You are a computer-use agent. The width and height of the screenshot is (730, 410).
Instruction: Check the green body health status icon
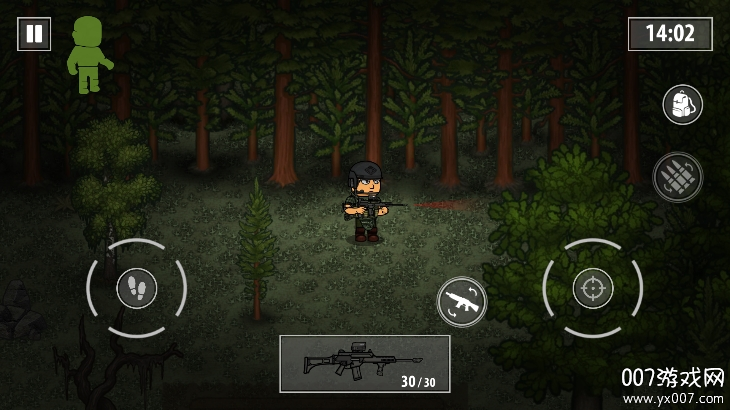point(87,54)
